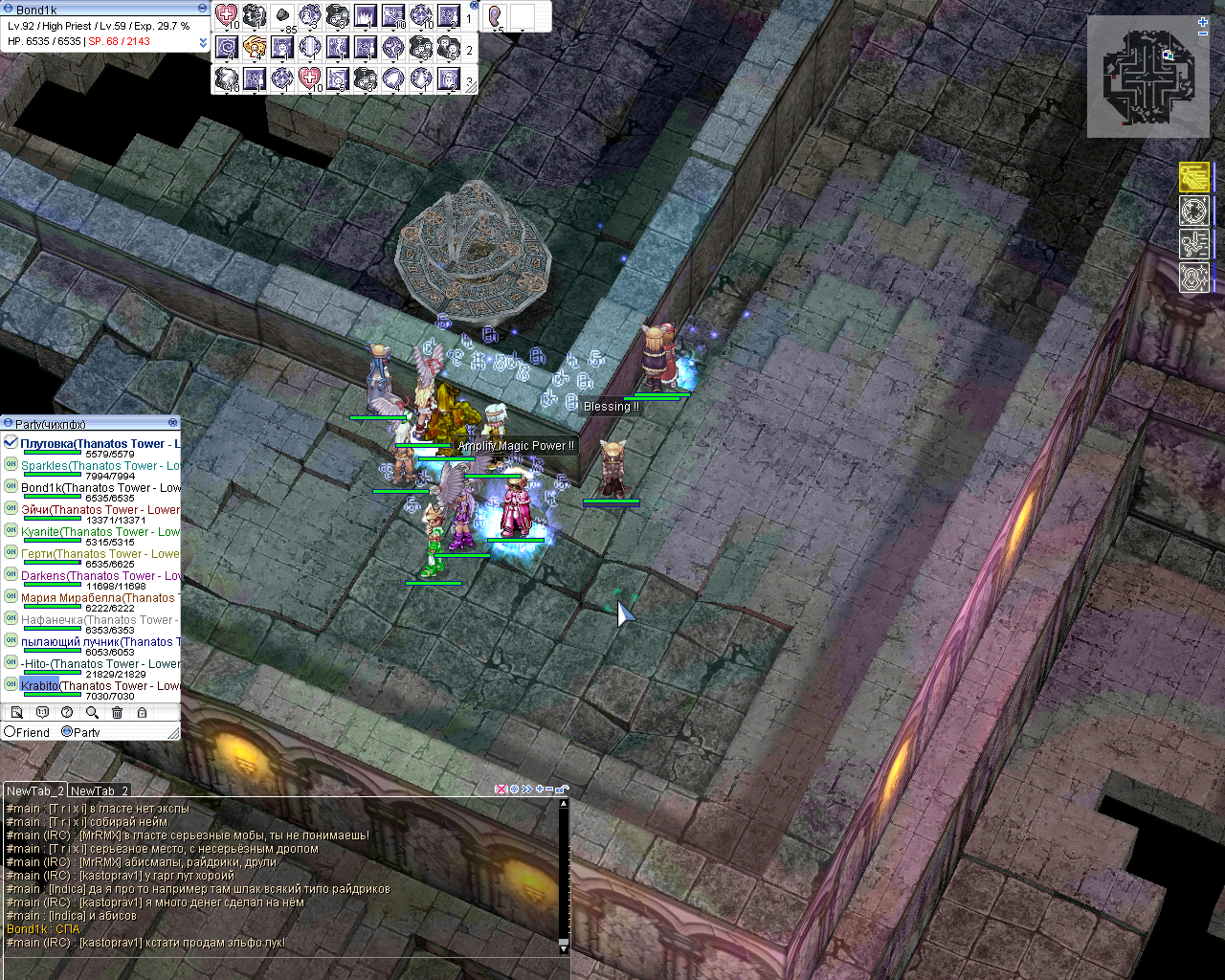Select the Party radio option

point(67,732)
